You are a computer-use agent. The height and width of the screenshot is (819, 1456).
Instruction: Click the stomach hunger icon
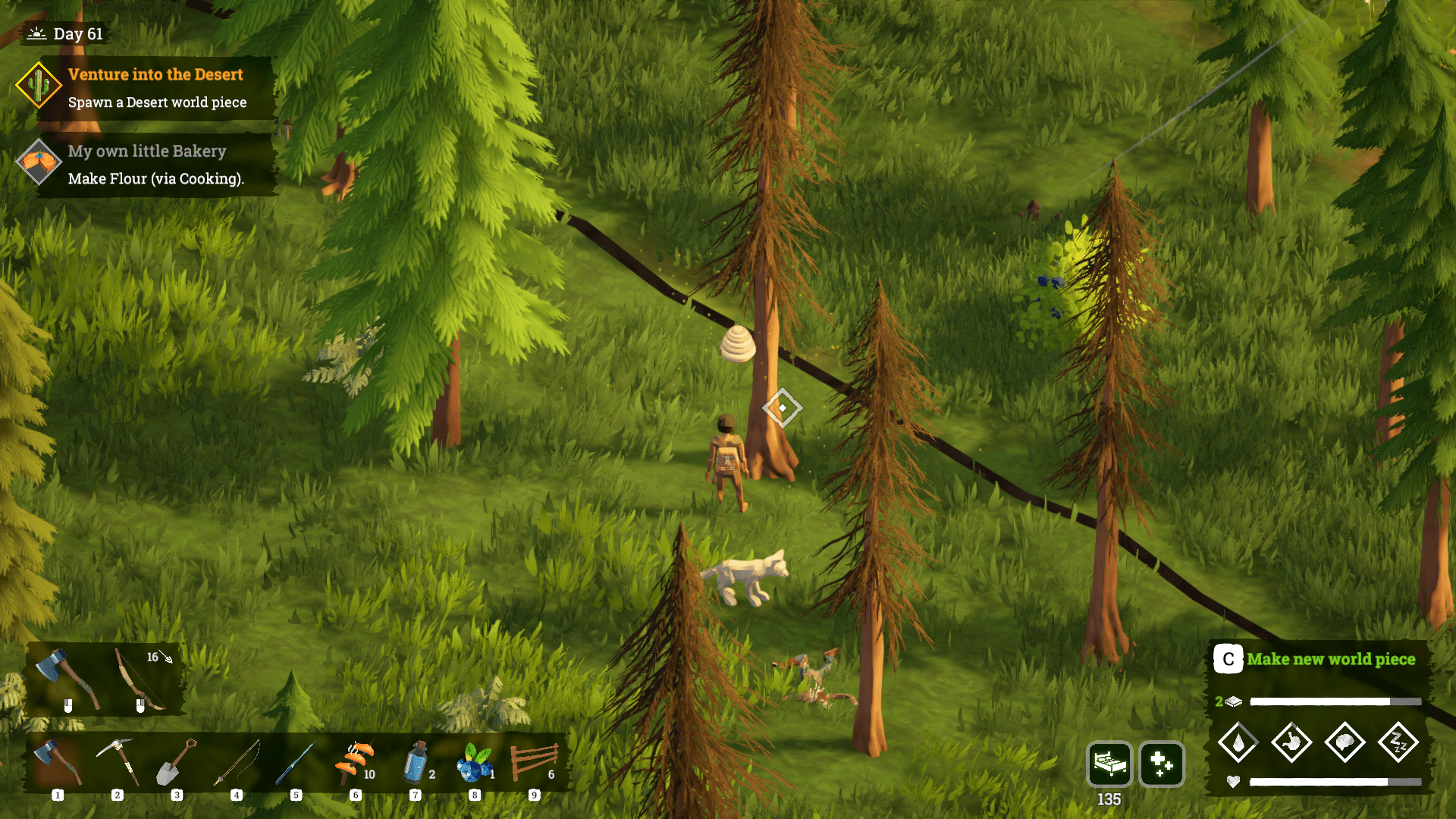1291,742
